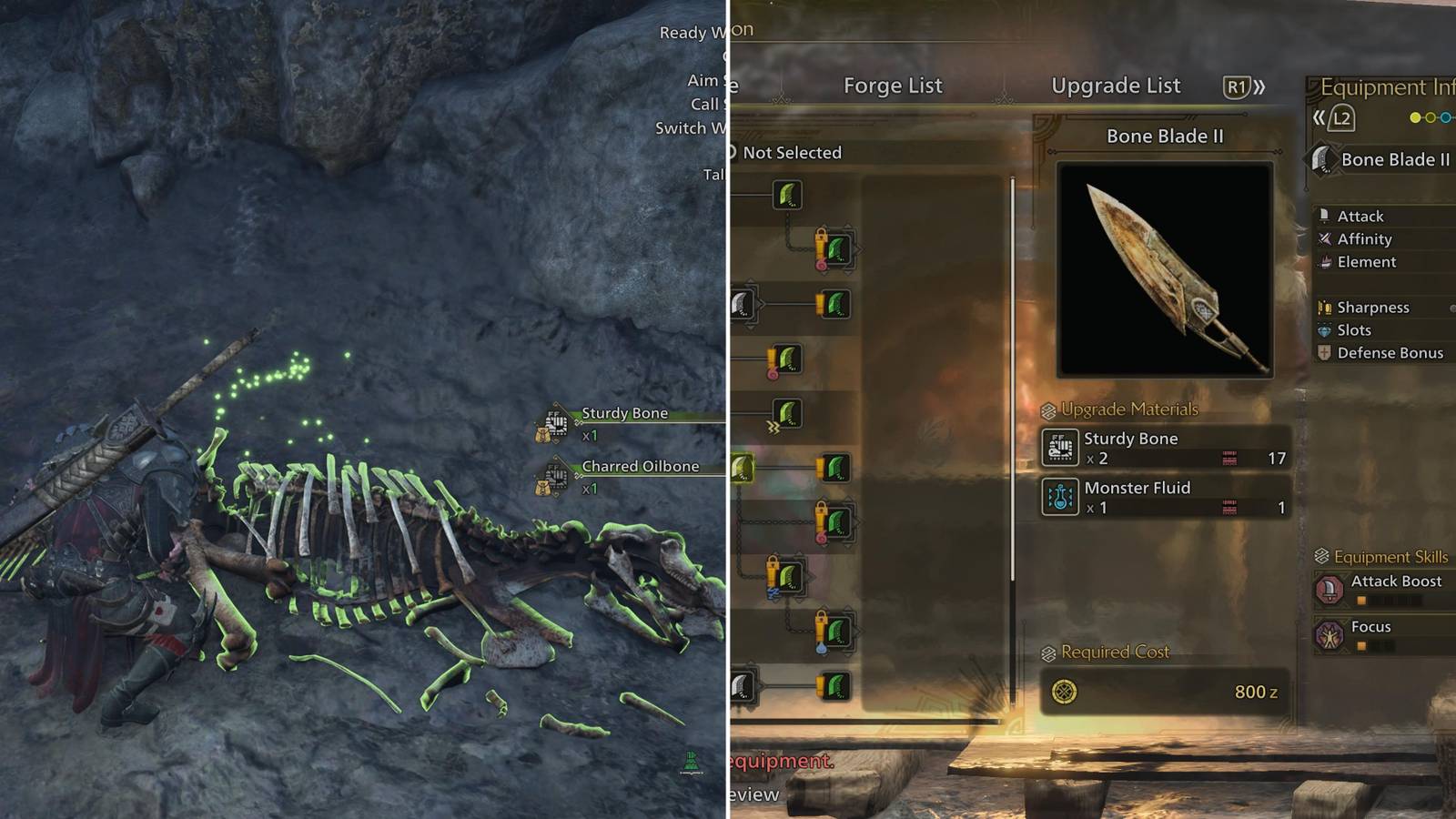The height and width of the screenshot is (819, 1456).
Task: Click a locked weapon node in the upgrade tree
Action: (837, 250)
